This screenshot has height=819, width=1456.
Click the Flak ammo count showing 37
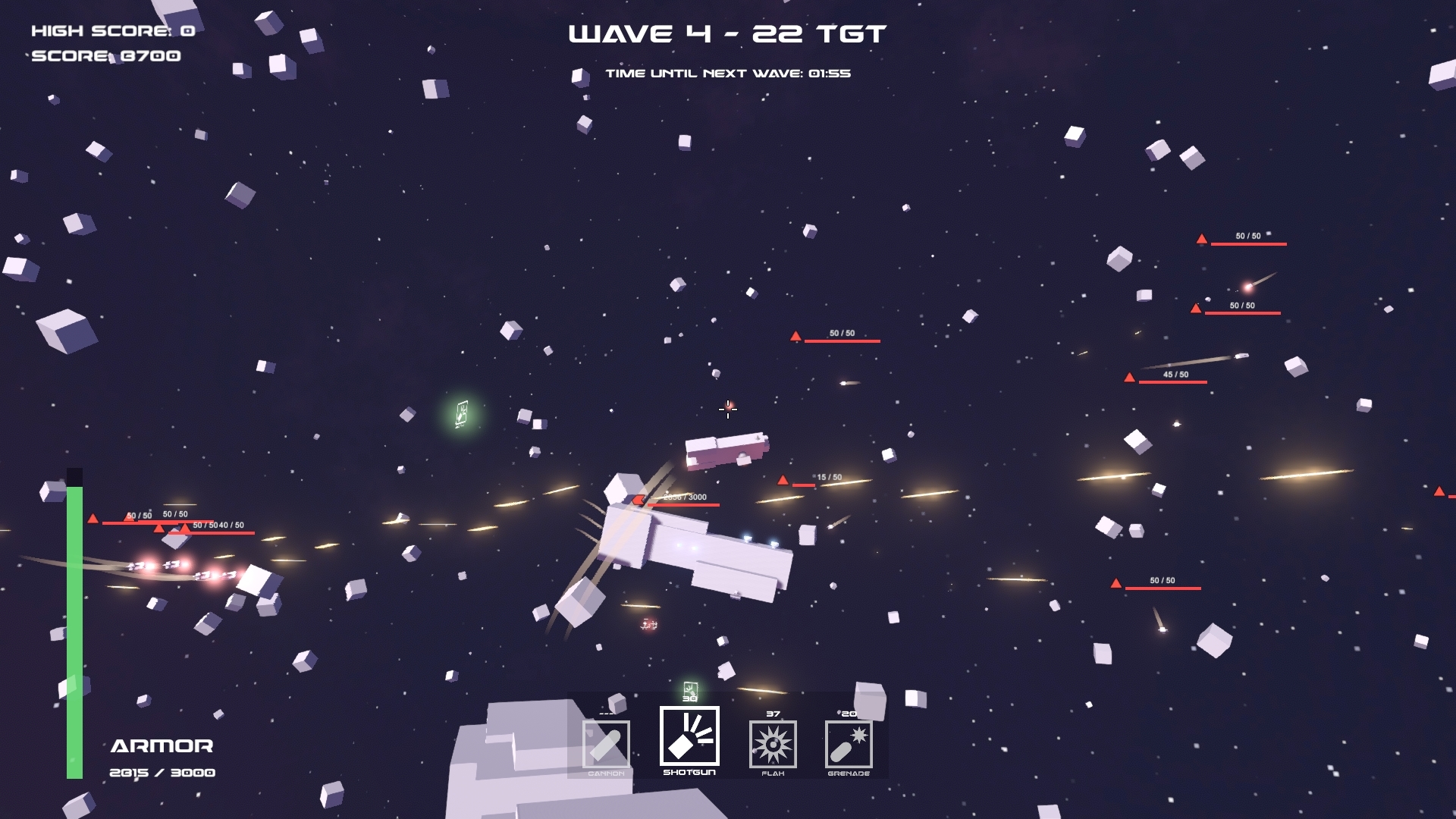click(x=772, y=713)
